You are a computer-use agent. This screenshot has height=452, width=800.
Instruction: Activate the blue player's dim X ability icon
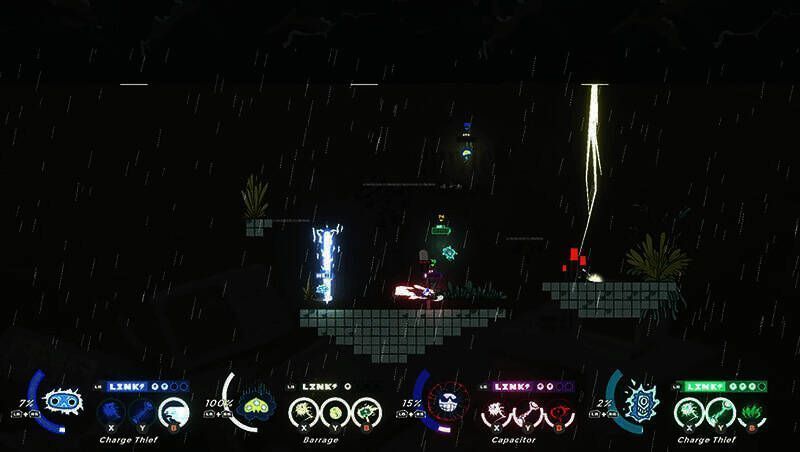pos(111,411)
